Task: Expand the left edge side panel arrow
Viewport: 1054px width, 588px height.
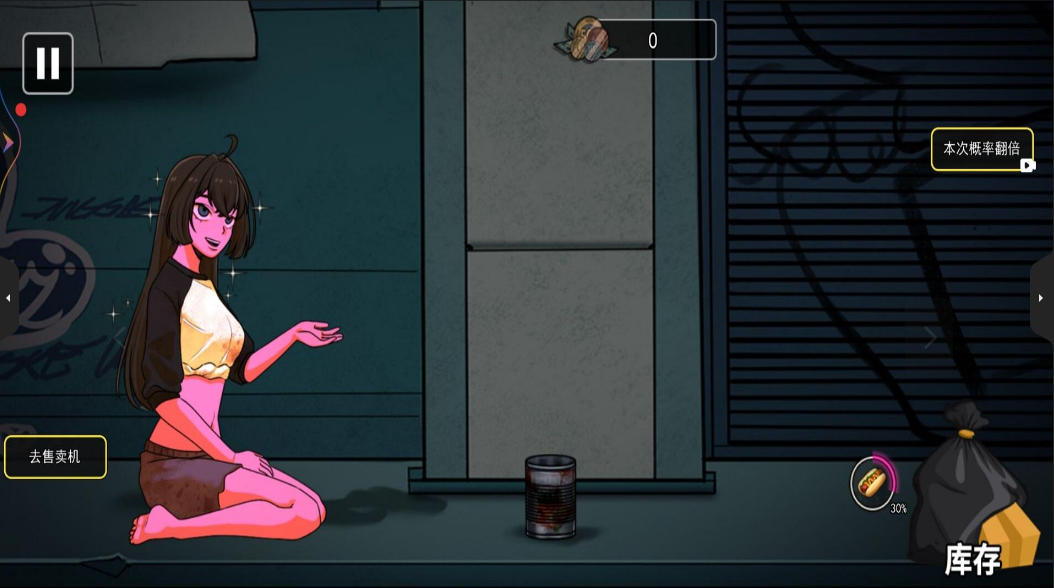Action: [9, 298]
